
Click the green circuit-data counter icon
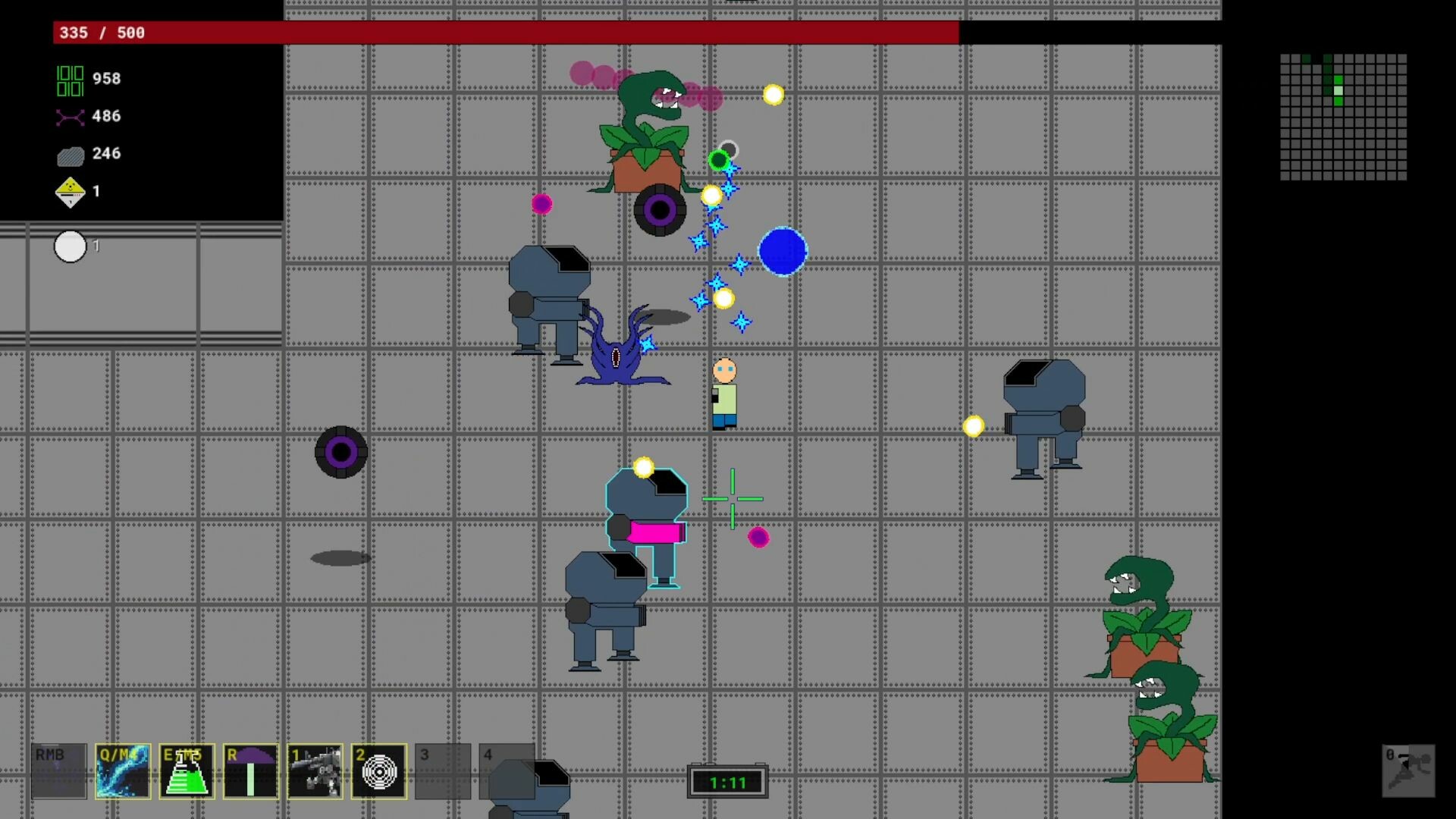(x=70, y=79)
